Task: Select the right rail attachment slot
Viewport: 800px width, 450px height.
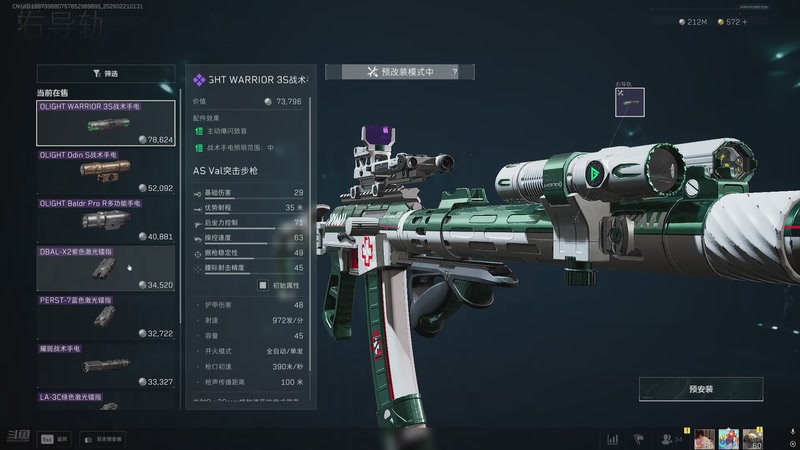Action: click(629, 102)
